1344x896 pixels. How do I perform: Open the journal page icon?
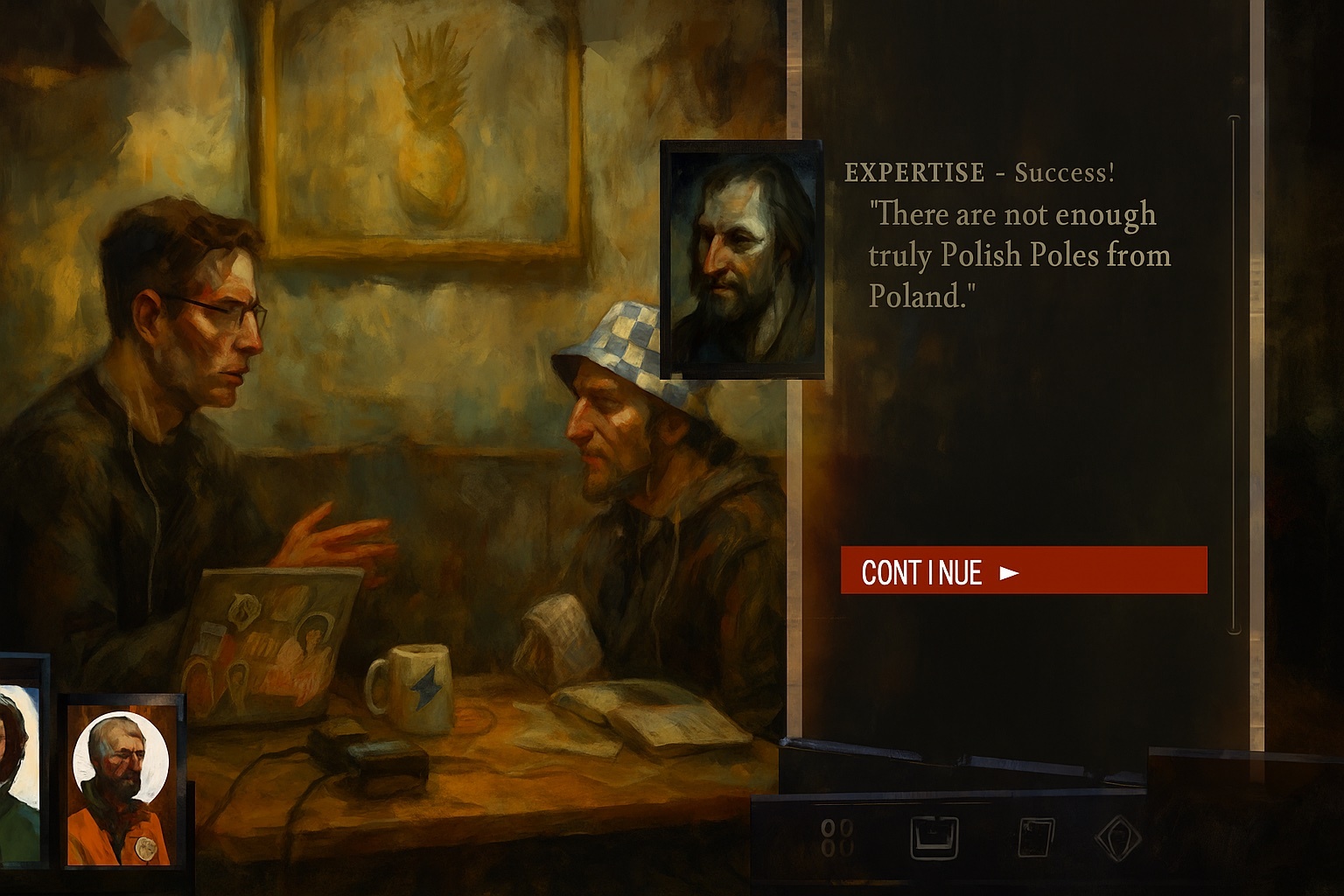pyautogui.click(x=1034, y=837)
